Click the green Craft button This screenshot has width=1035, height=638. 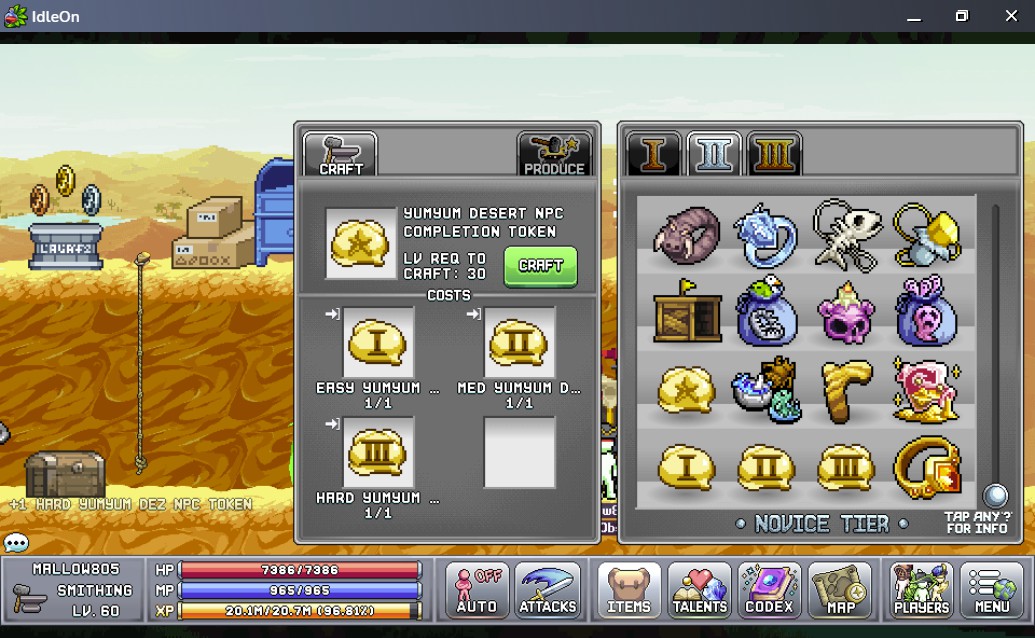(540, 266)
